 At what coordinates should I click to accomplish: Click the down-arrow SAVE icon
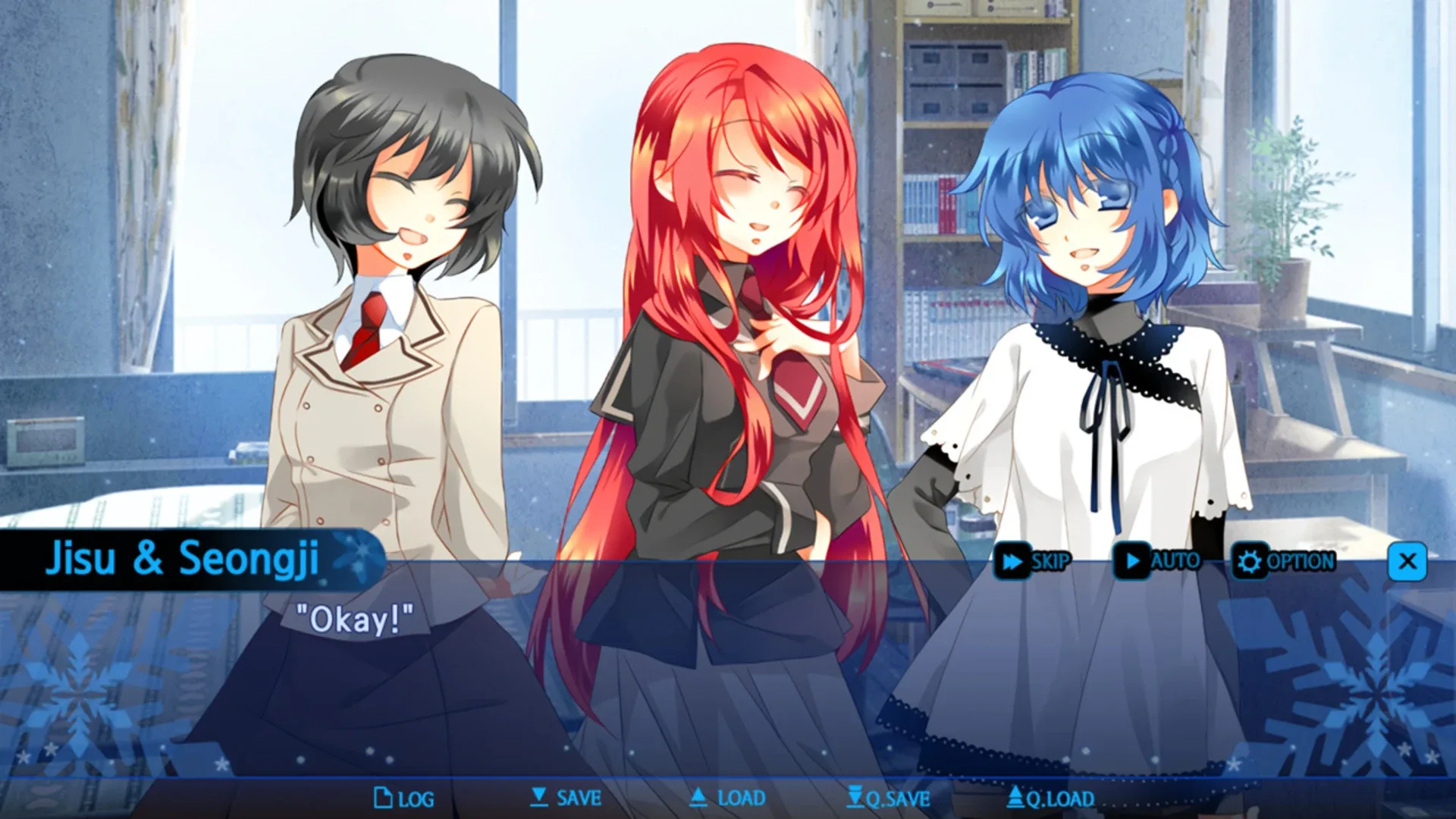tap(539, 798)
